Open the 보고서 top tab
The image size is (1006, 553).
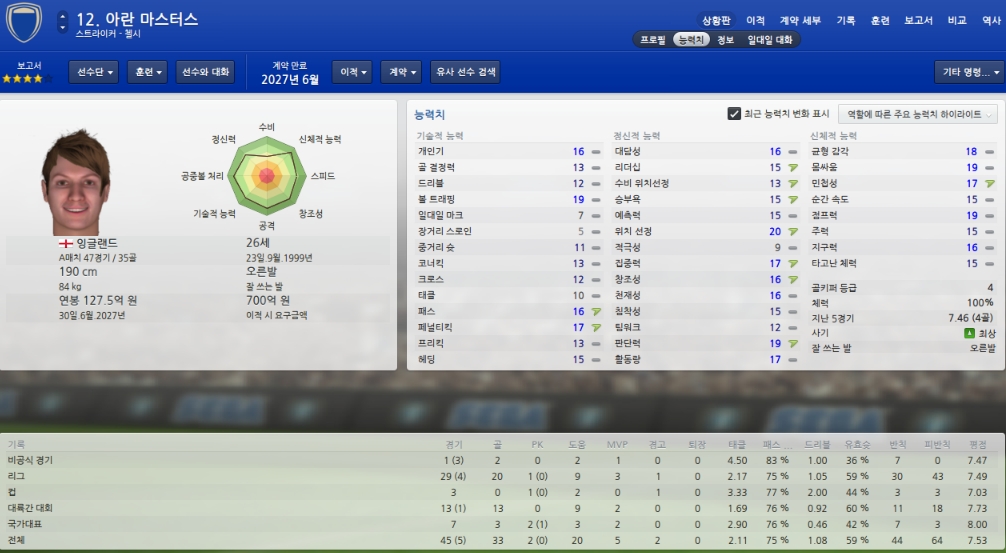point(918,20)
